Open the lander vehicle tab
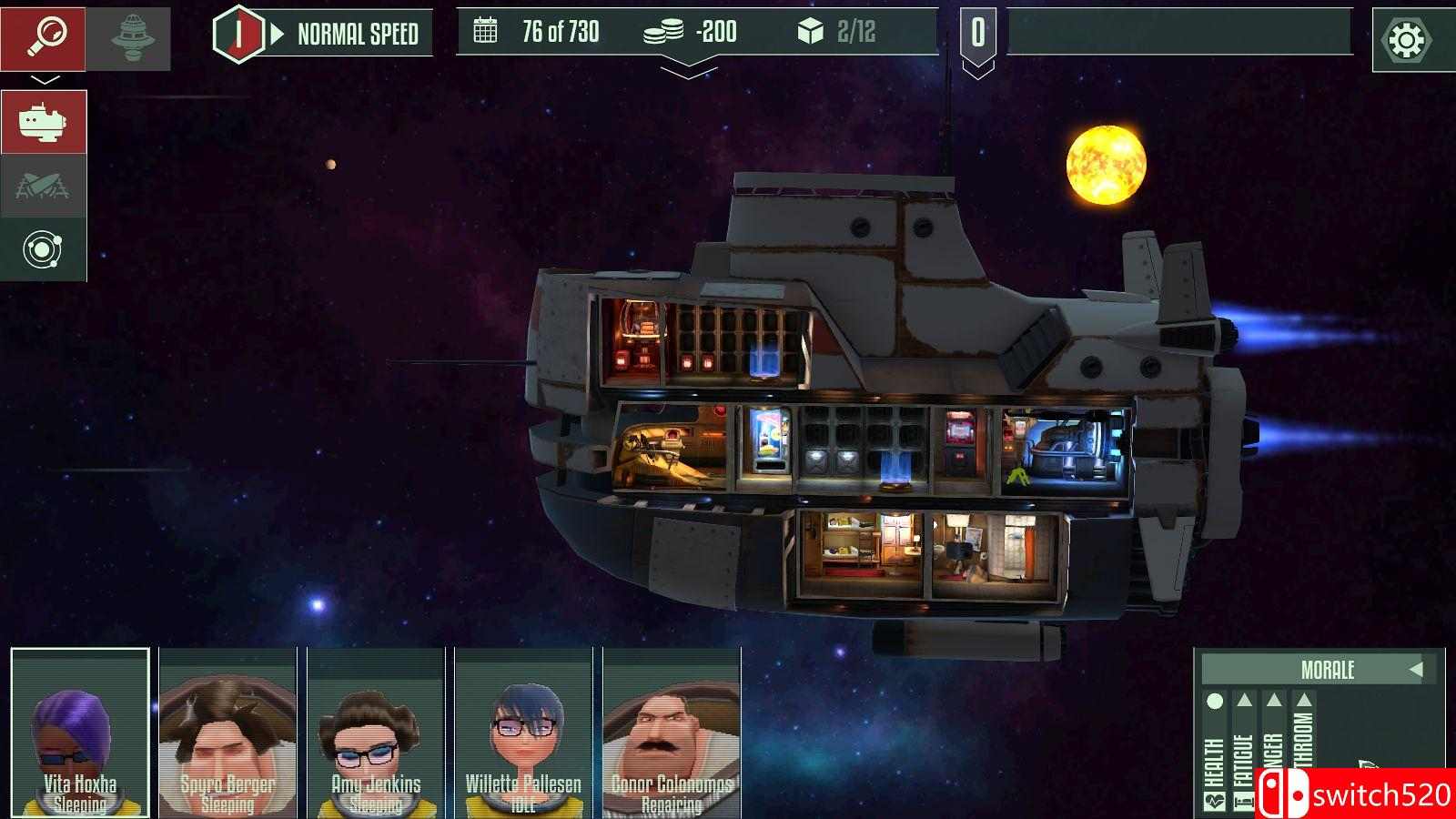Viewport: 1456px width, 819px height. click(43, 186)
